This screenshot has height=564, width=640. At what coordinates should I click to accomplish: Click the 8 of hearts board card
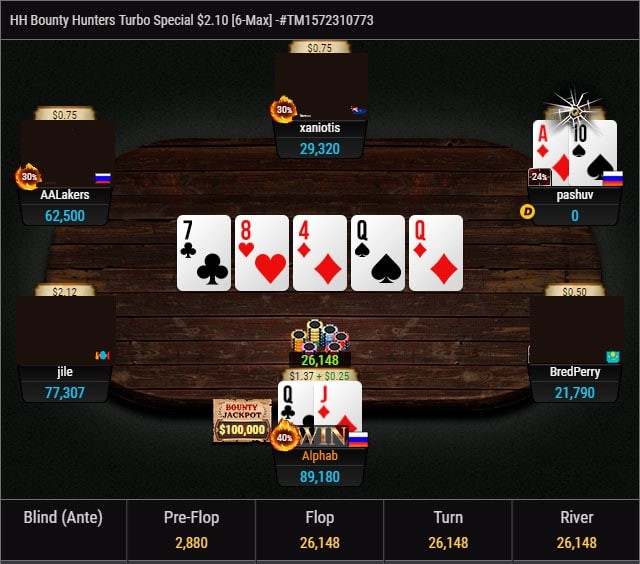[262, 253]
